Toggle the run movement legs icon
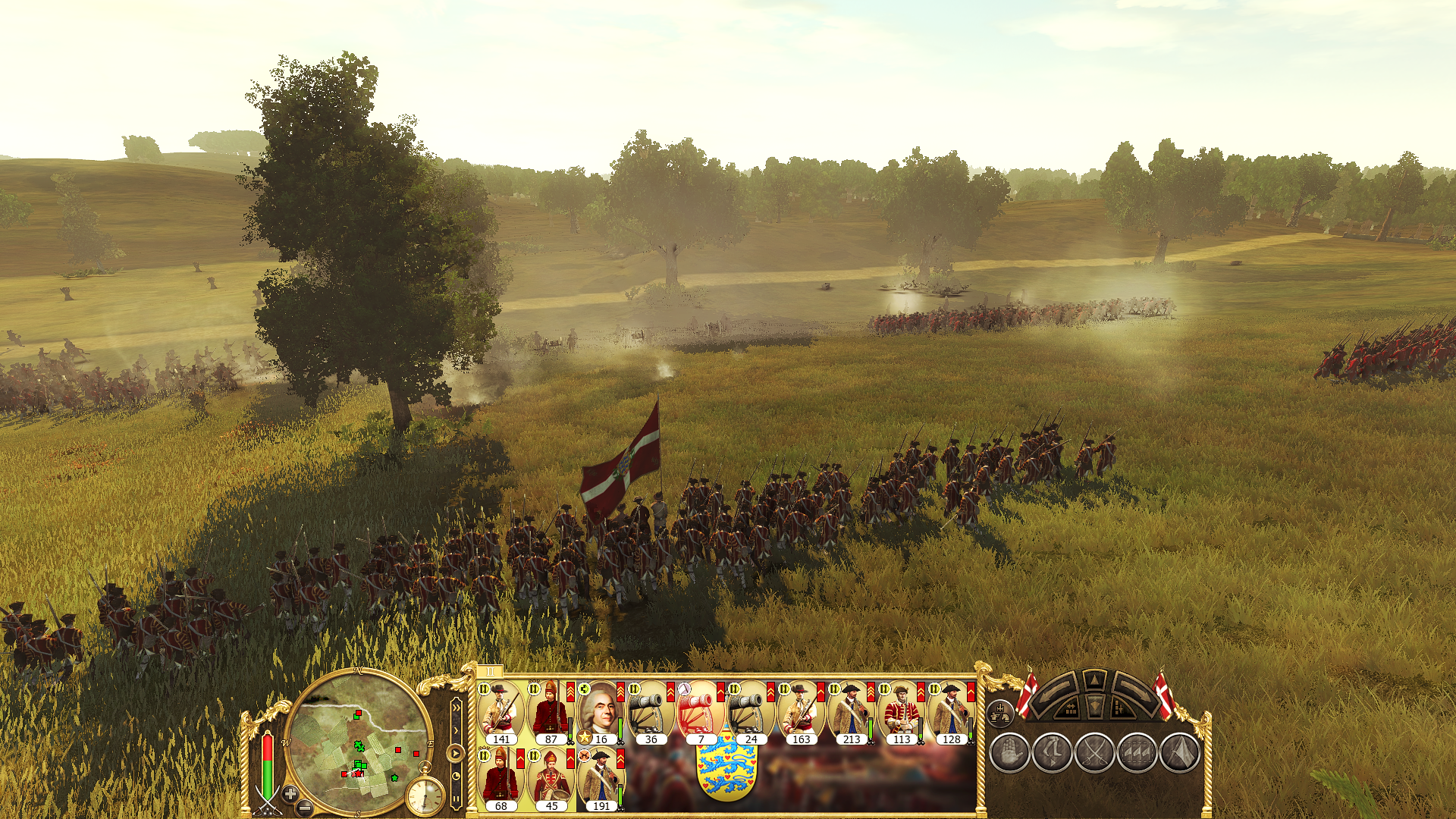 click(x=1052, y=753)
